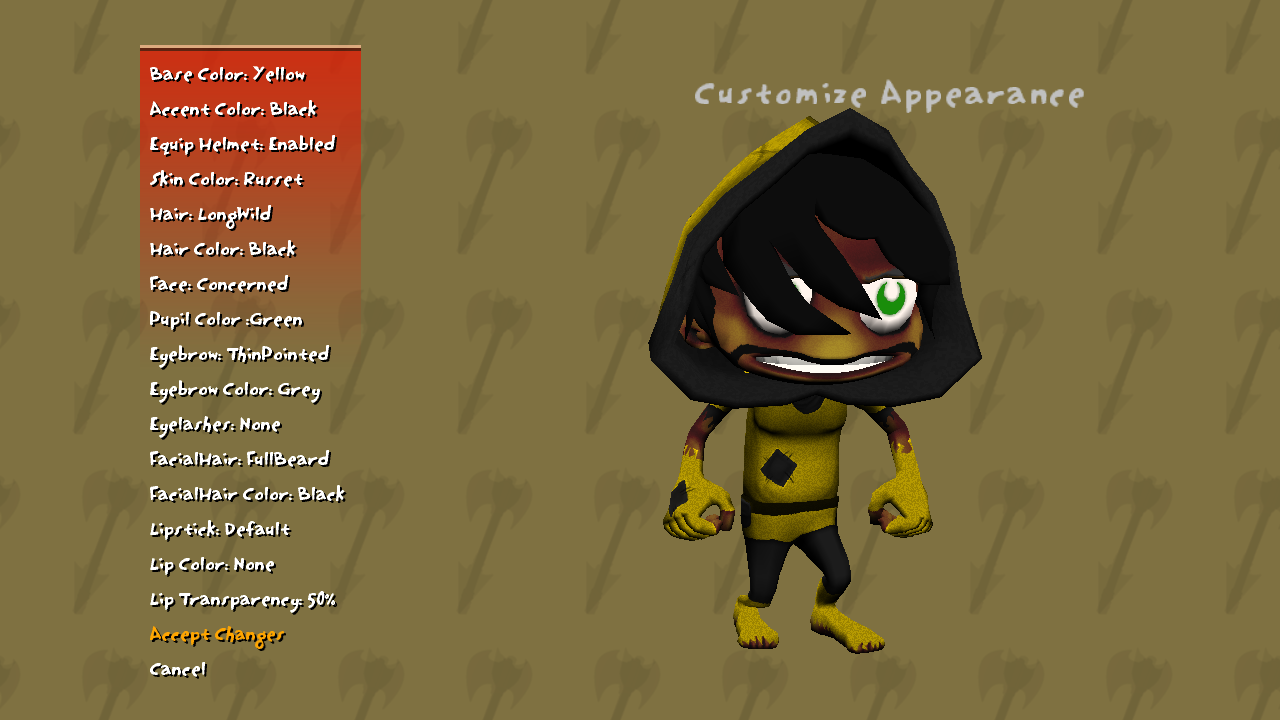Change the Eyebrow Color from Grey
Viewport: 1280px width, 720px height.
(x=234, y=390)
